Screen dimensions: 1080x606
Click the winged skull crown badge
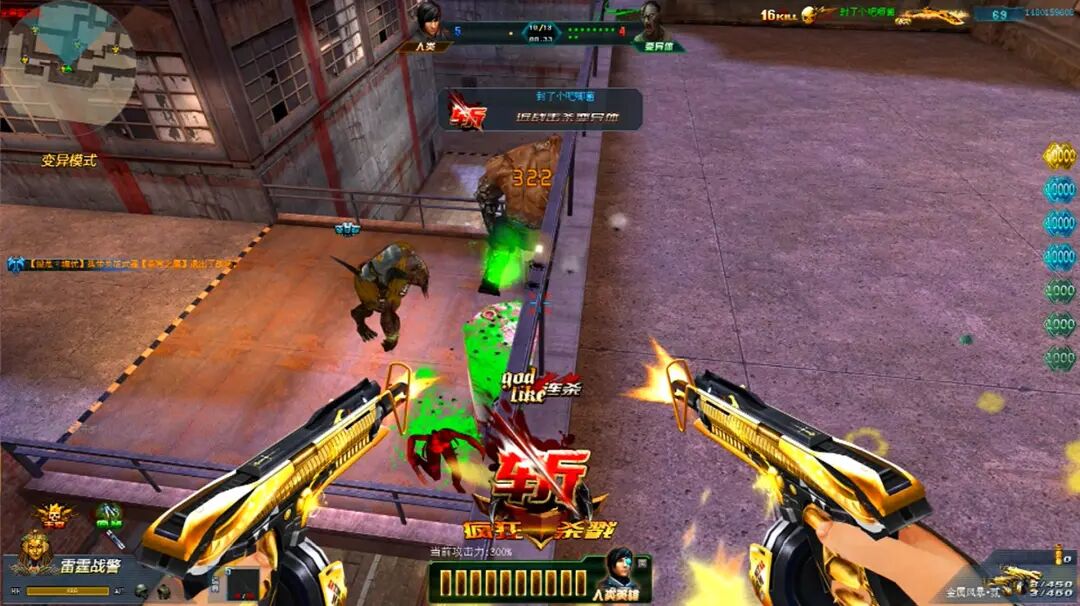(53, 515)
